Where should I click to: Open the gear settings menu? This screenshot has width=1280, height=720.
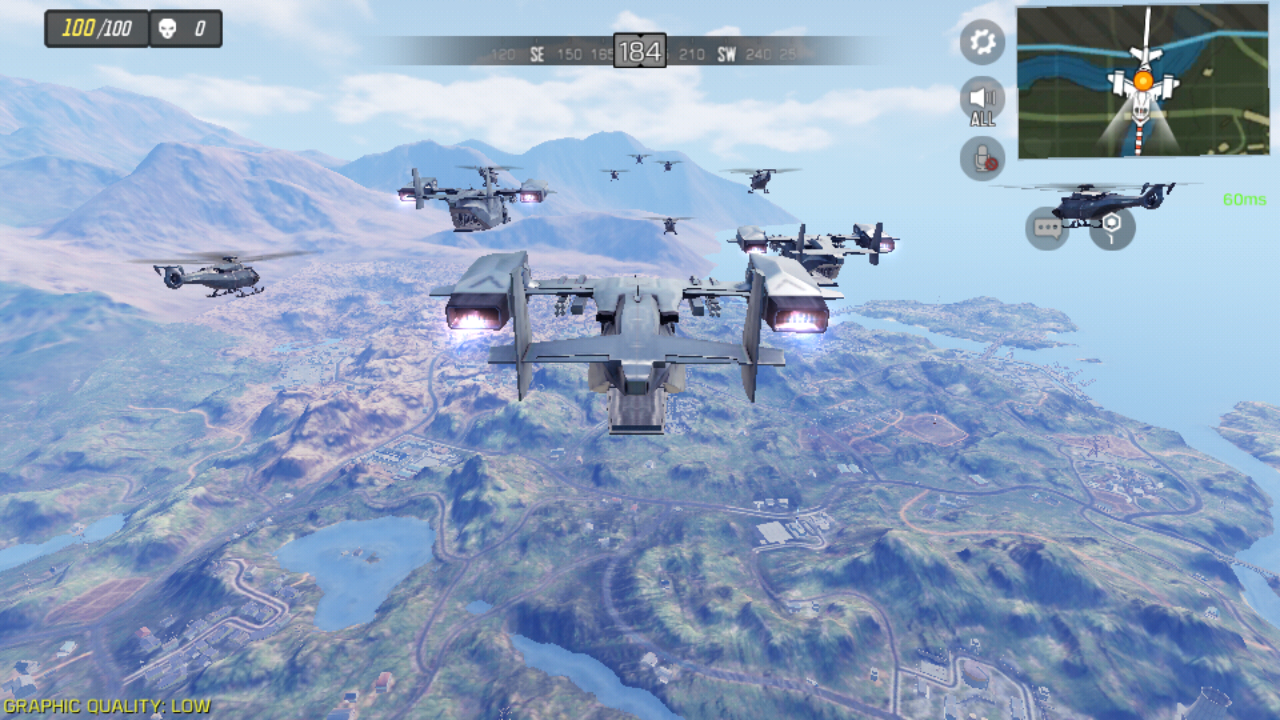[x=982, y=42]
